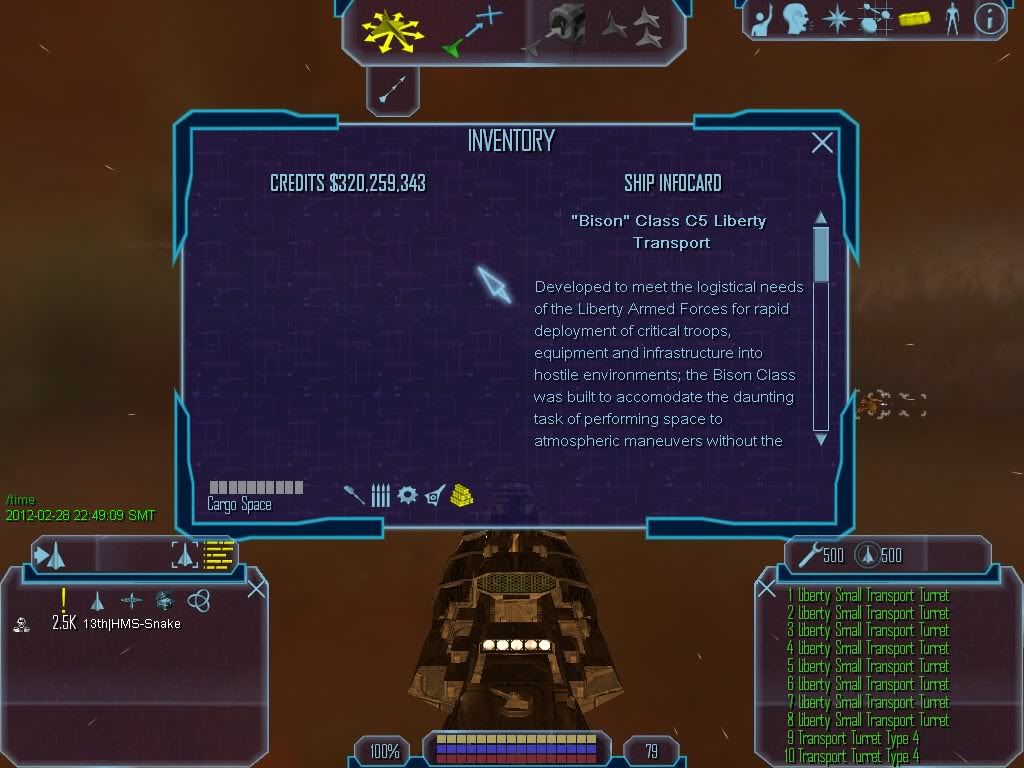Open the chat talking-head icon
The height and width of the screenshot is (768, 1024).
tap(795, 18)
